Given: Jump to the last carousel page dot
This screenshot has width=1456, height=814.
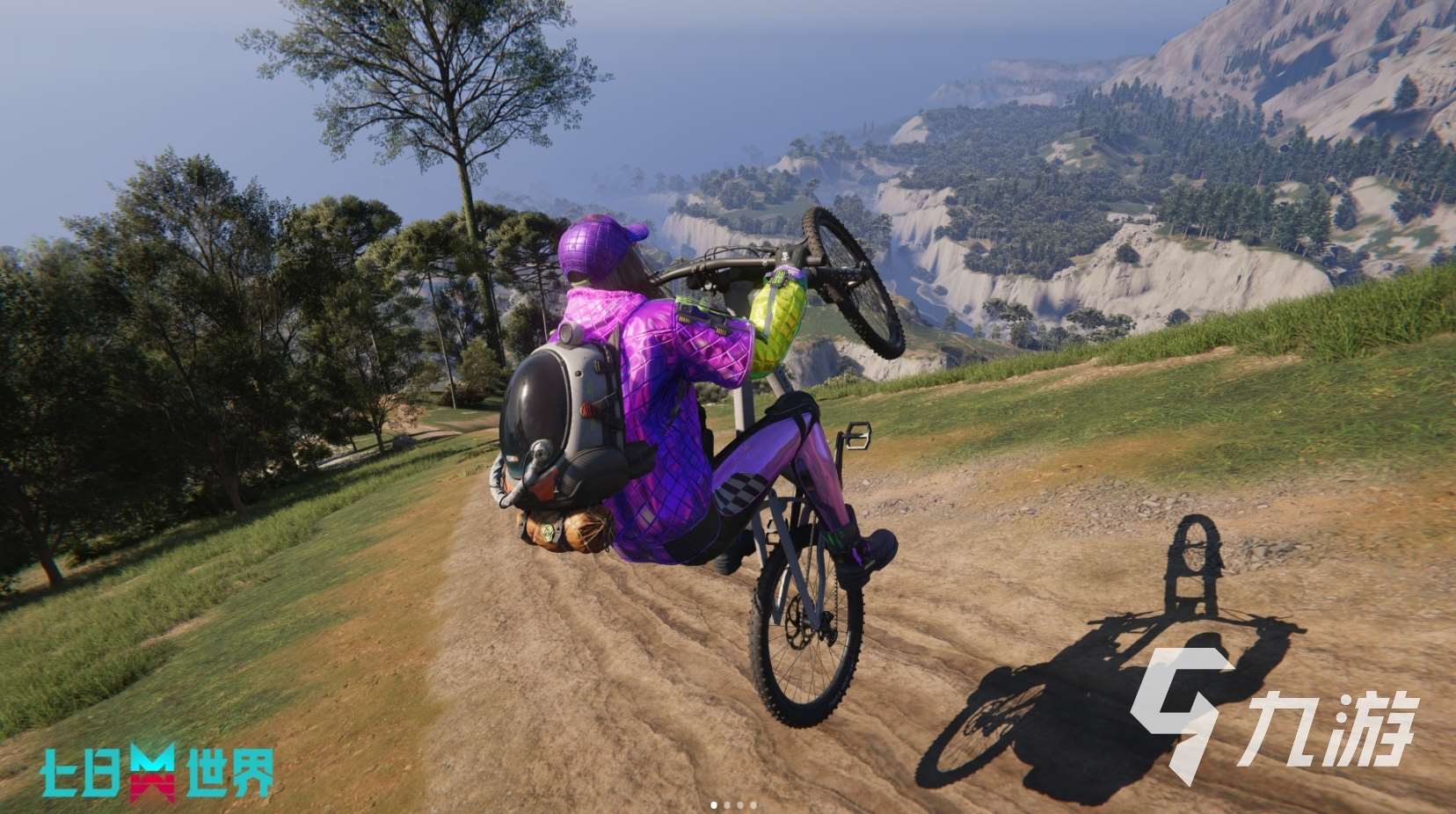Looking at the screenshot, I should (753, 804).
